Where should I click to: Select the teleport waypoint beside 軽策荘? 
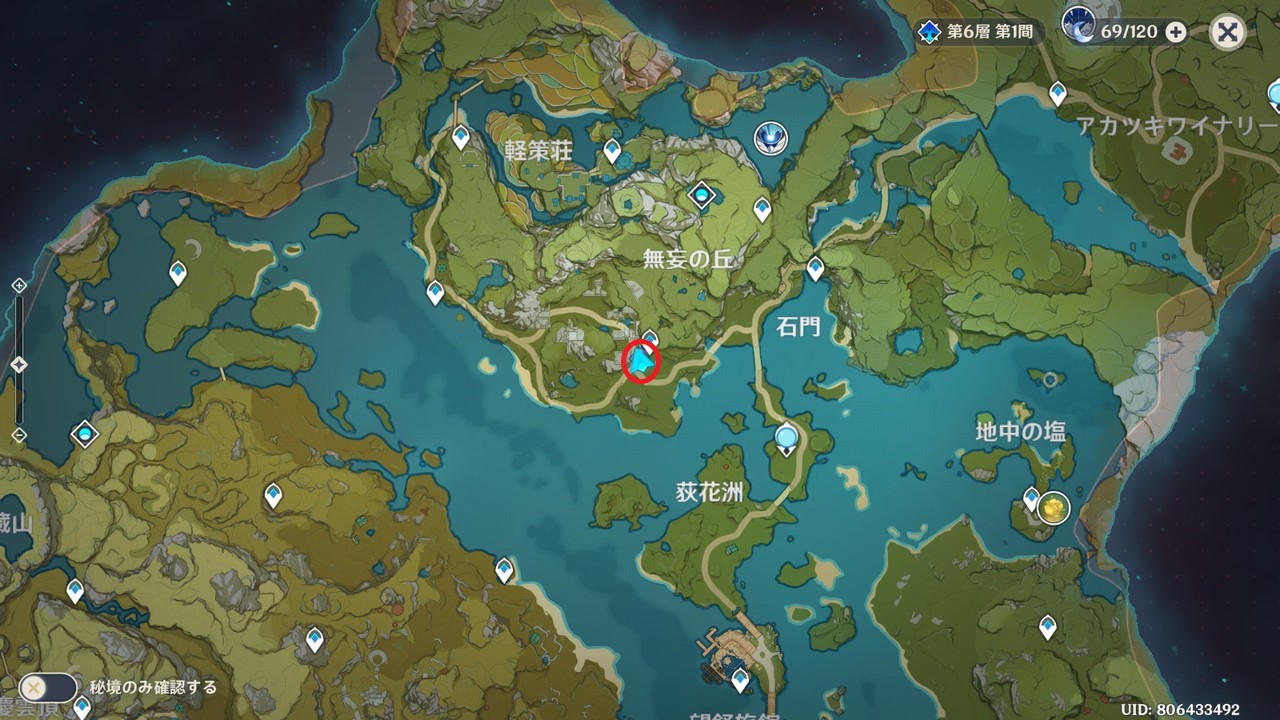coord(612,151)
